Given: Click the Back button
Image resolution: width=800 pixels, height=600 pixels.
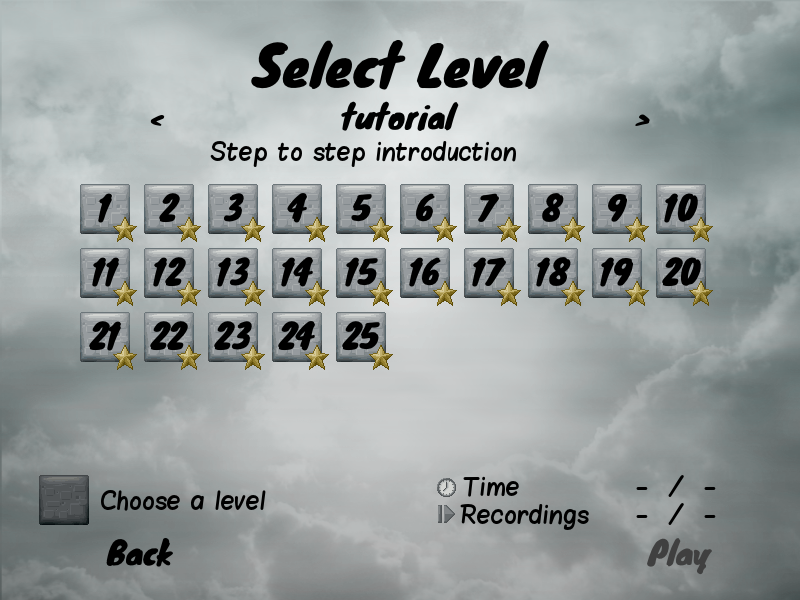Looking at the screenshot, I should pyautogui.click(x=139, y=553).
